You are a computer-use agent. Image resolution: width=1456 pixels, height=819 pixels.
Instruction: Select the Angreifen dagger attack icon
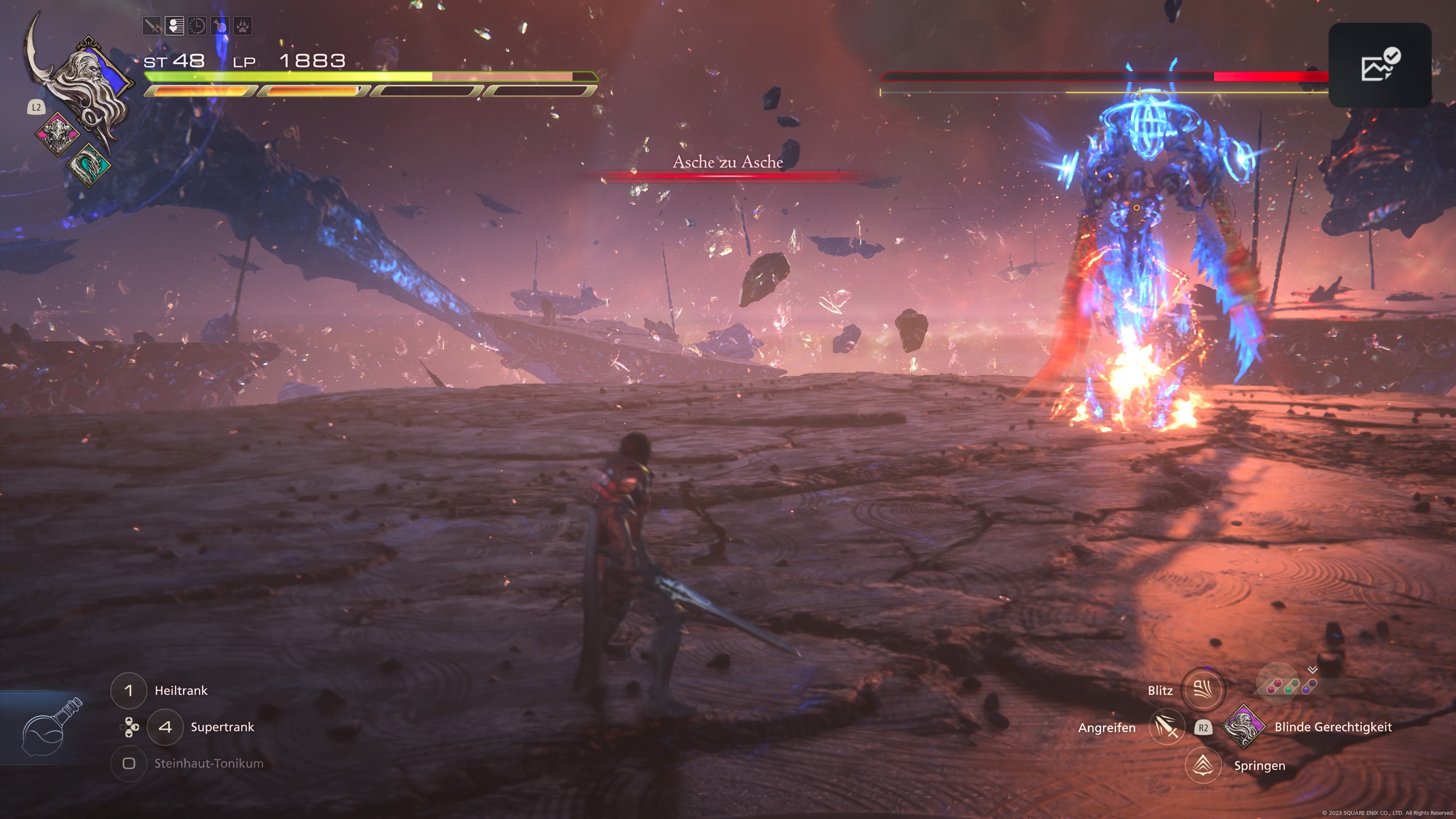(1167, 728)
